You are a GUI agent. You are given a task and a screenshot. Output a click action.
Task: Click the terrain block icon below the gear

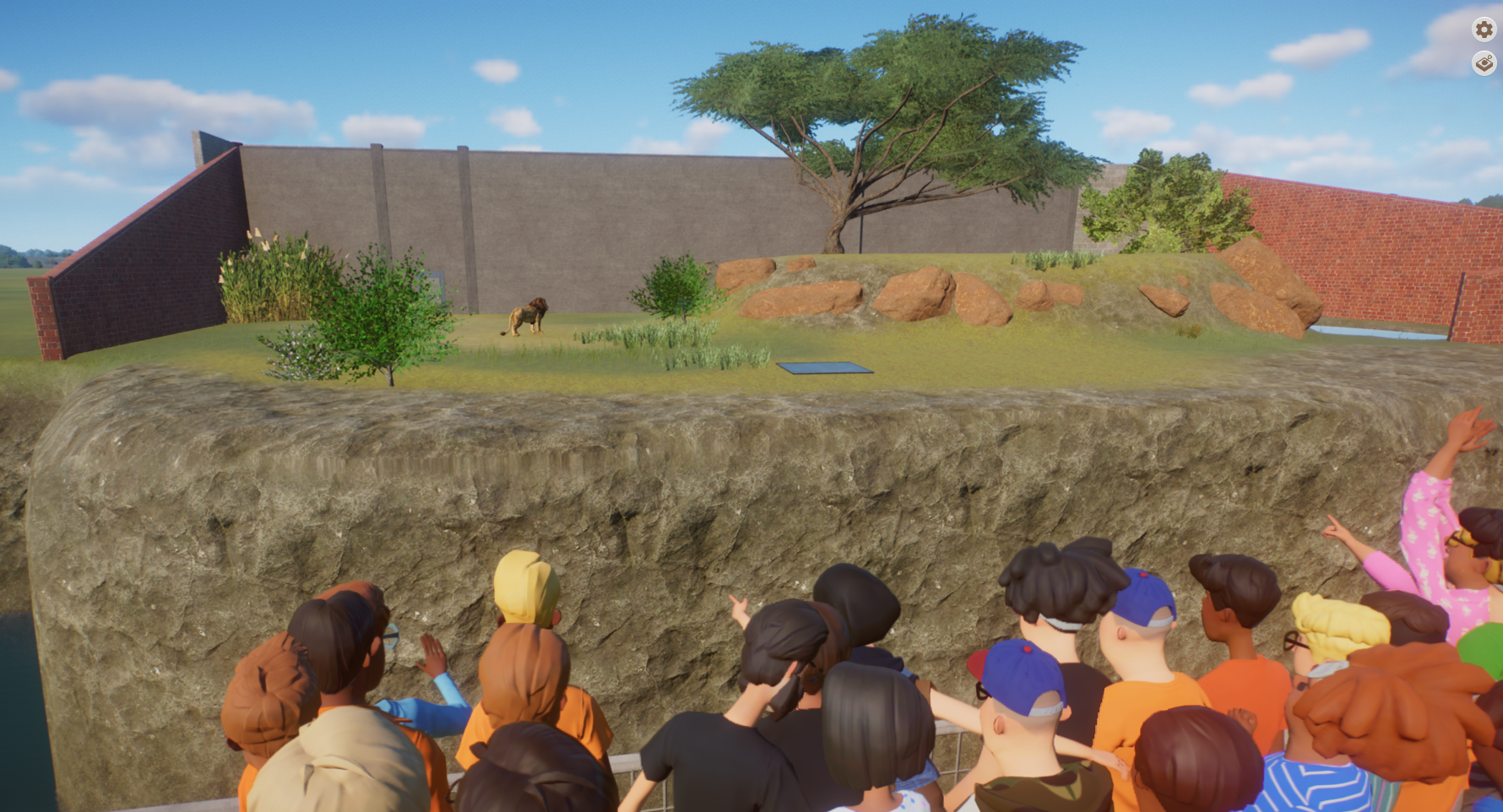click(1484, 63)
